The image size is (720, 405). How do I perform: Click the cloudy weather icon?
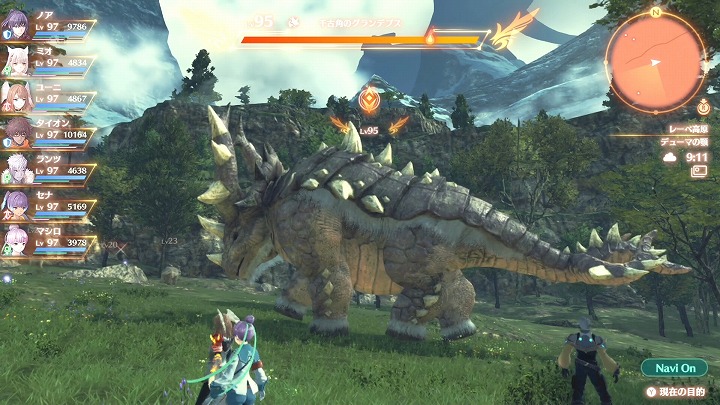(670, 157)
